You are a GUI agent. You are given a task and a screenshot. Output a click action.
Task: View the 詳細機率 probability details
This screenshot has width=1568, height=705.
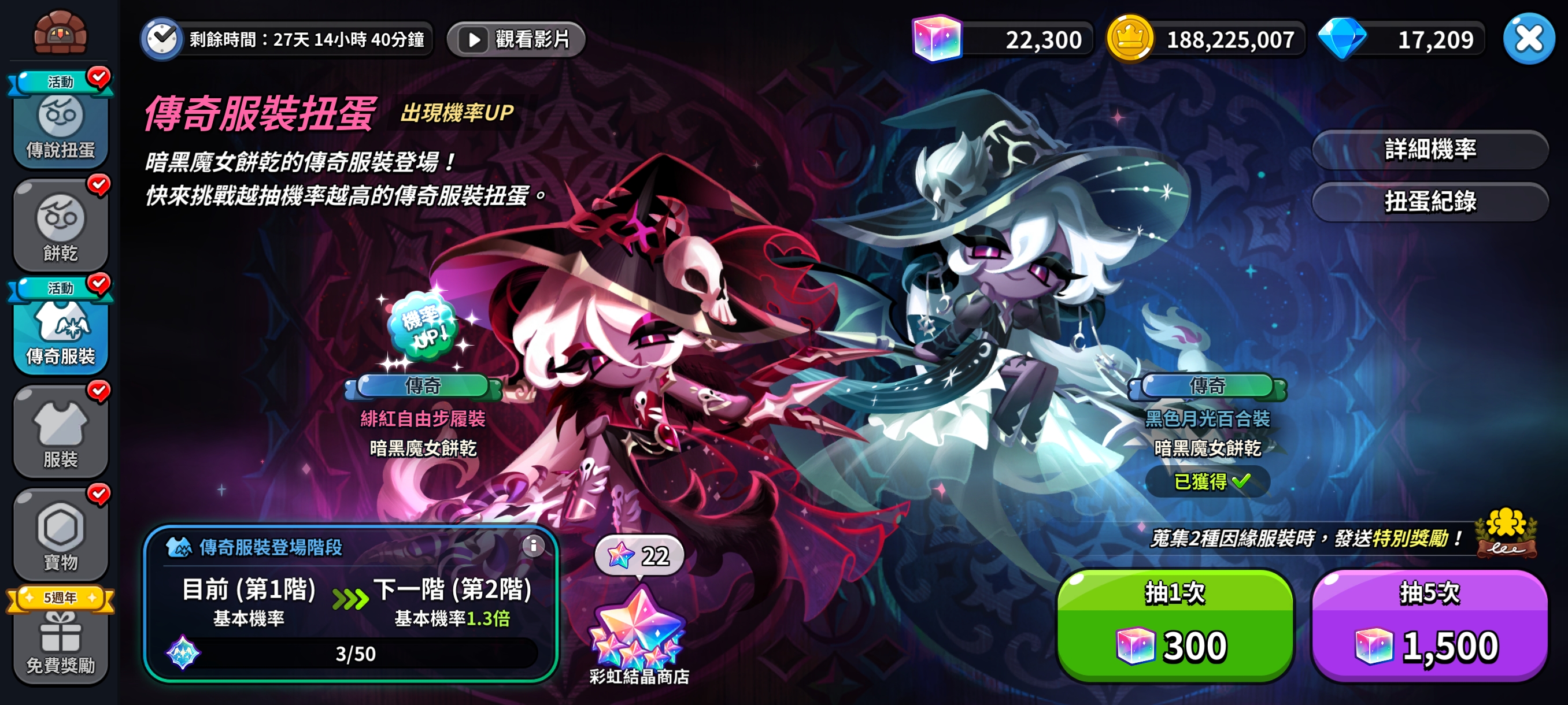click(x=1429, y=149)
